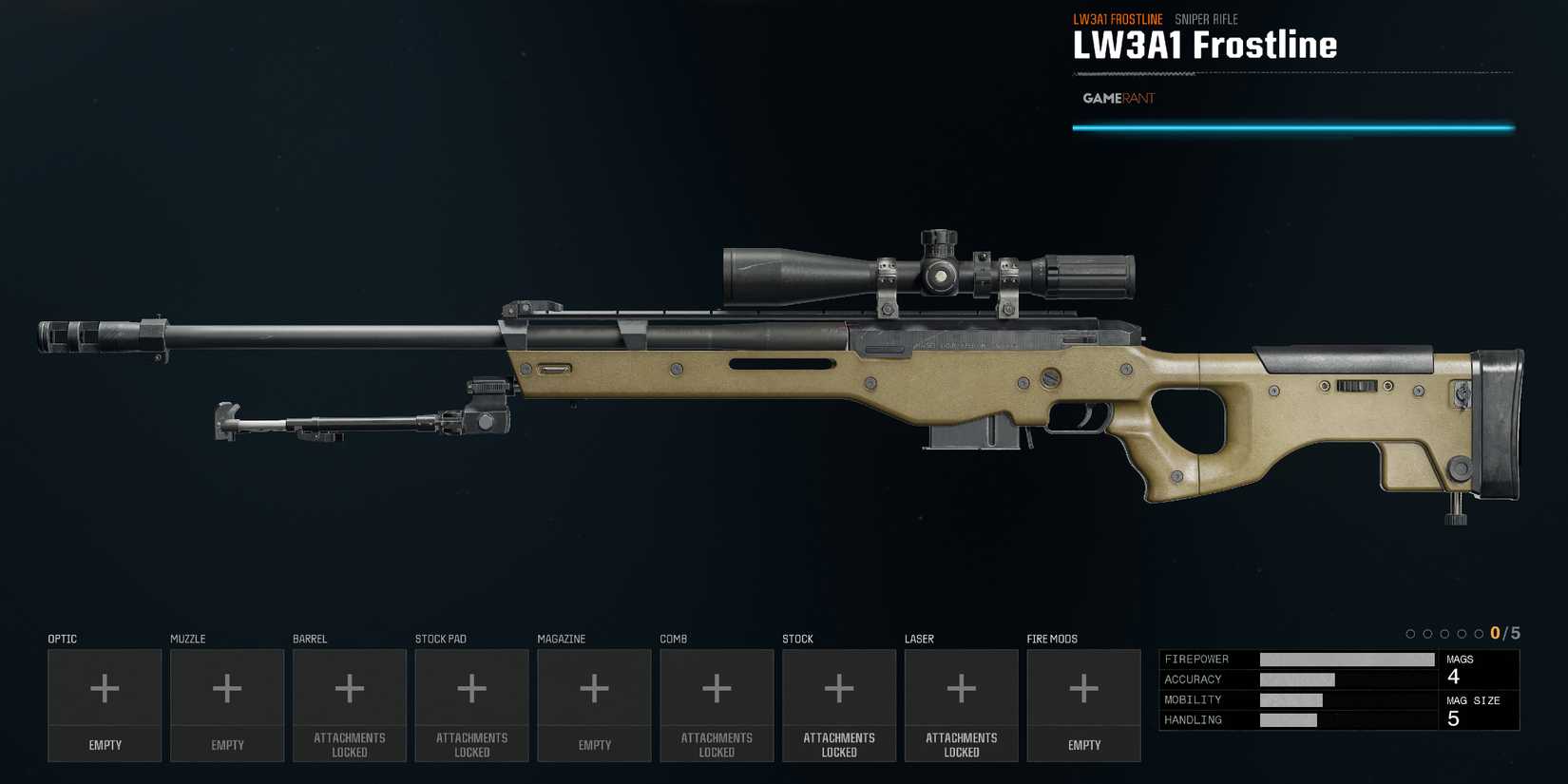Click the MAG SIZE value 5
The width and height of the screenshot is (1568, 784).
tap(1454, 719)
